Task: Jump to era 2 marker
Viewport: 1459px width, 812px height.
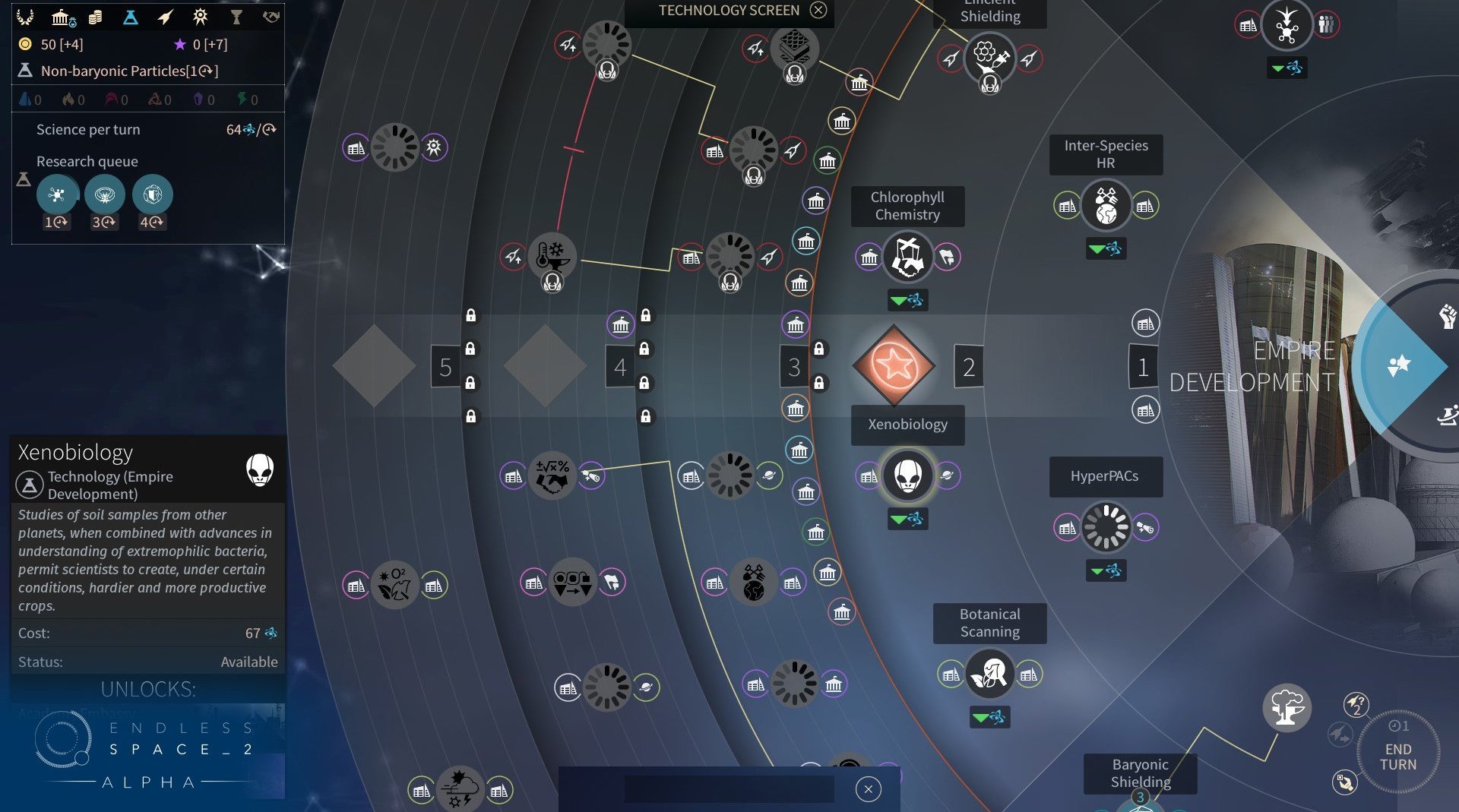Action: (x=968, y=367)
